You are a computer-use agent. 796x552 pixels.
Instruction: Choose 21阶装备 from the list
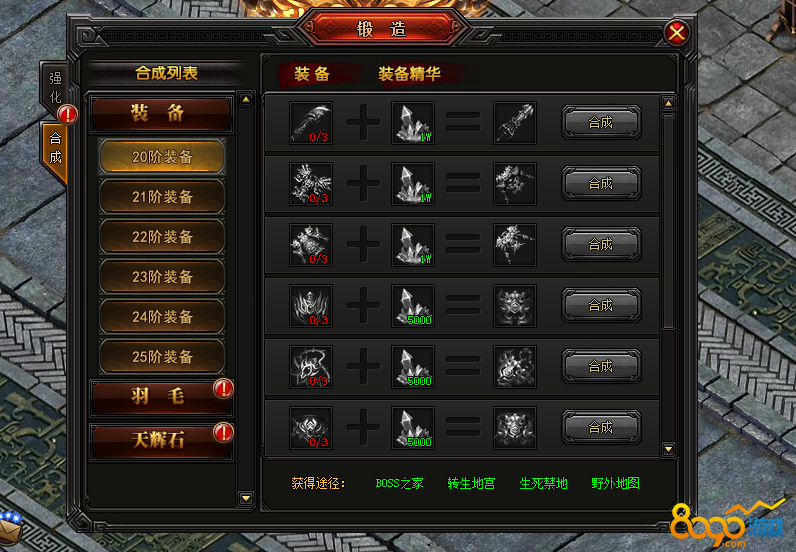[162, 197]
